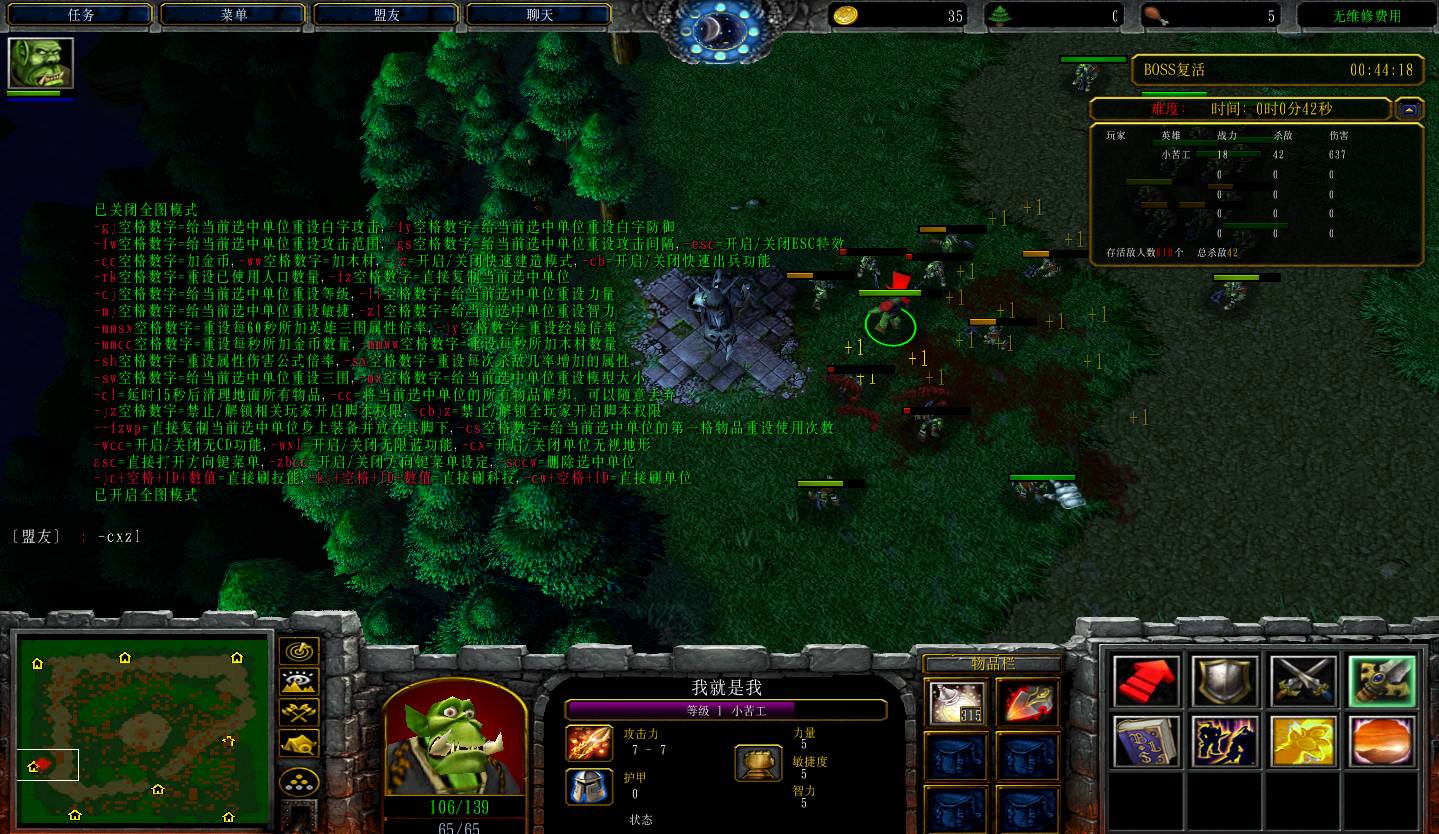Select the orc hero portrait icon at top-left
Image resolution: width=1439 pixels, height=834 pixels.
pyautogui.click(x=41, y=64)
